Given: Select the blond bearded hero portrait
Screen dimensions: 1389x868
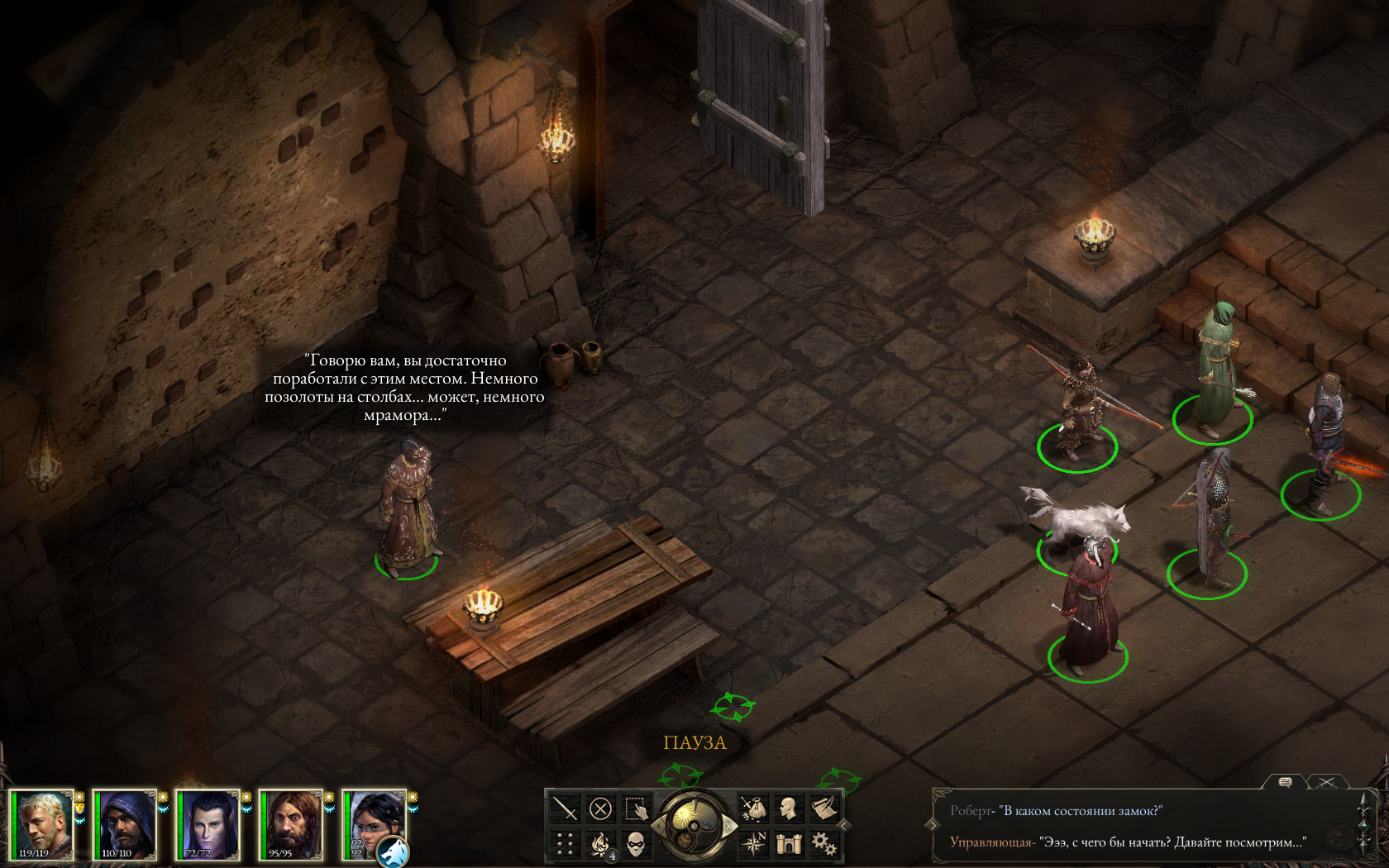Looking at the screenshot, I should click(x=41, y=824).
